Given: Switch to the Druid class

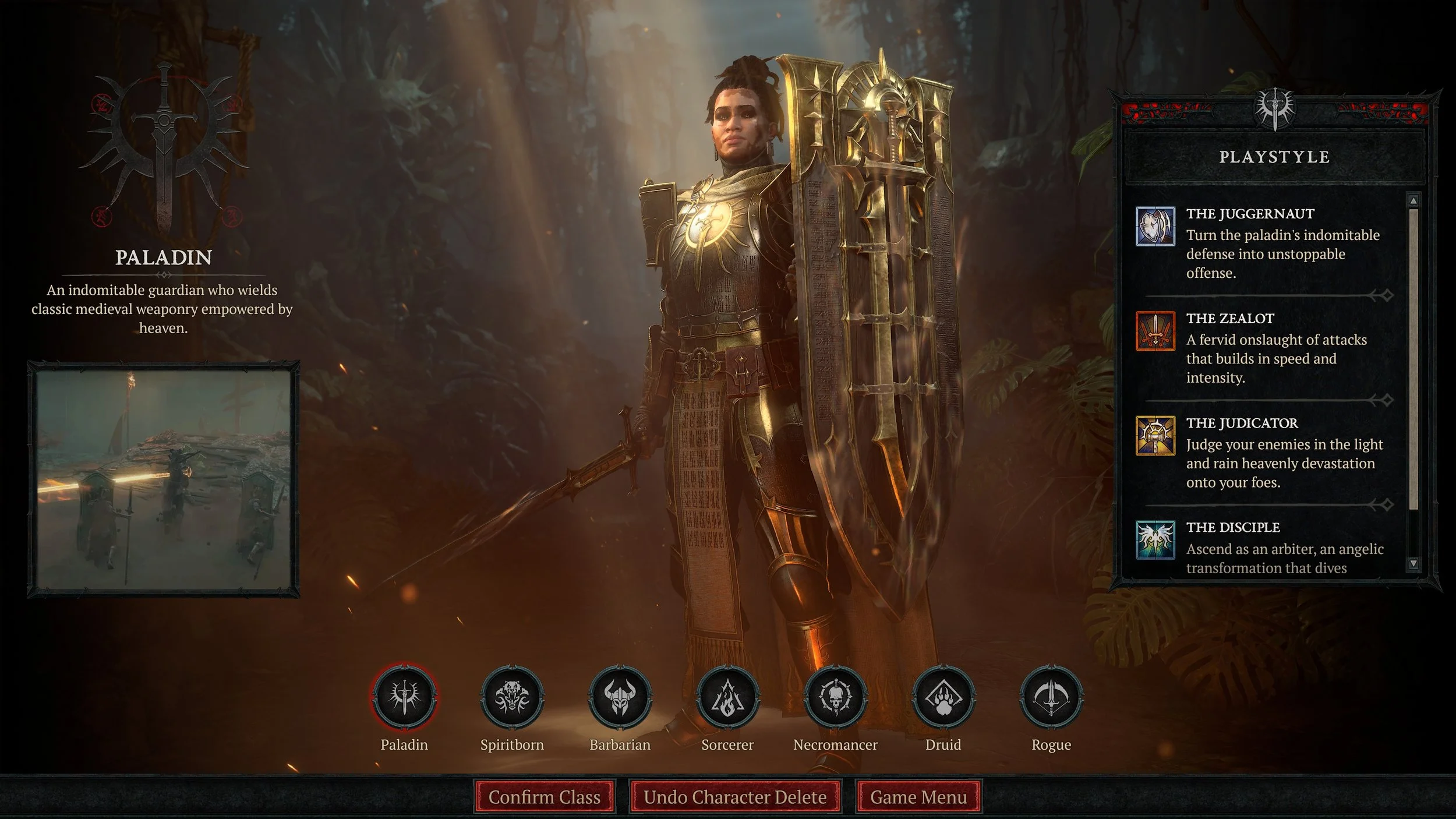Looking at the screenshot, I should click(x=943, y=697).
